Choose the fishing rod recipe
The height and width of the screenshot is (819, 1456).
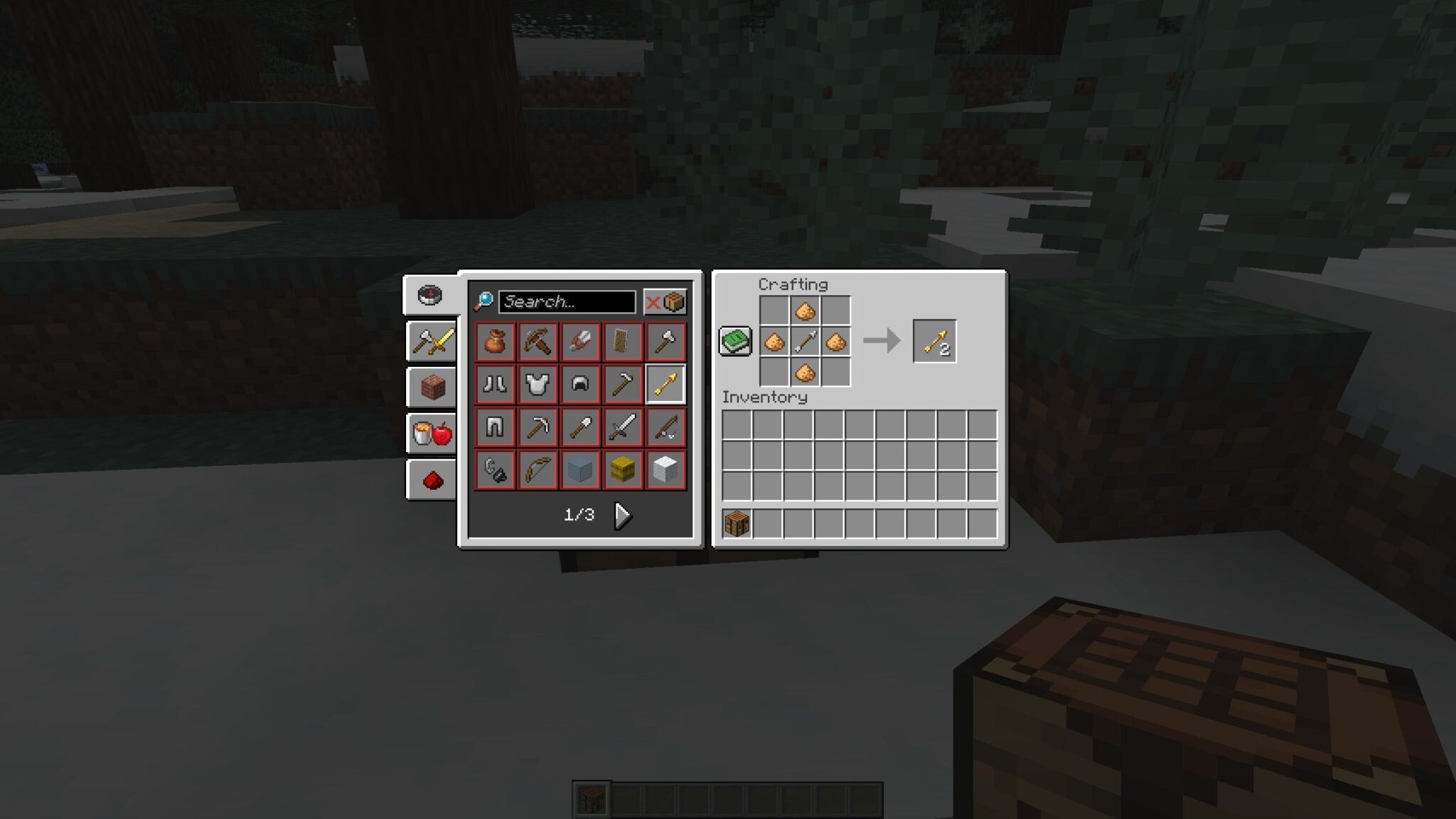coord(665,425)
